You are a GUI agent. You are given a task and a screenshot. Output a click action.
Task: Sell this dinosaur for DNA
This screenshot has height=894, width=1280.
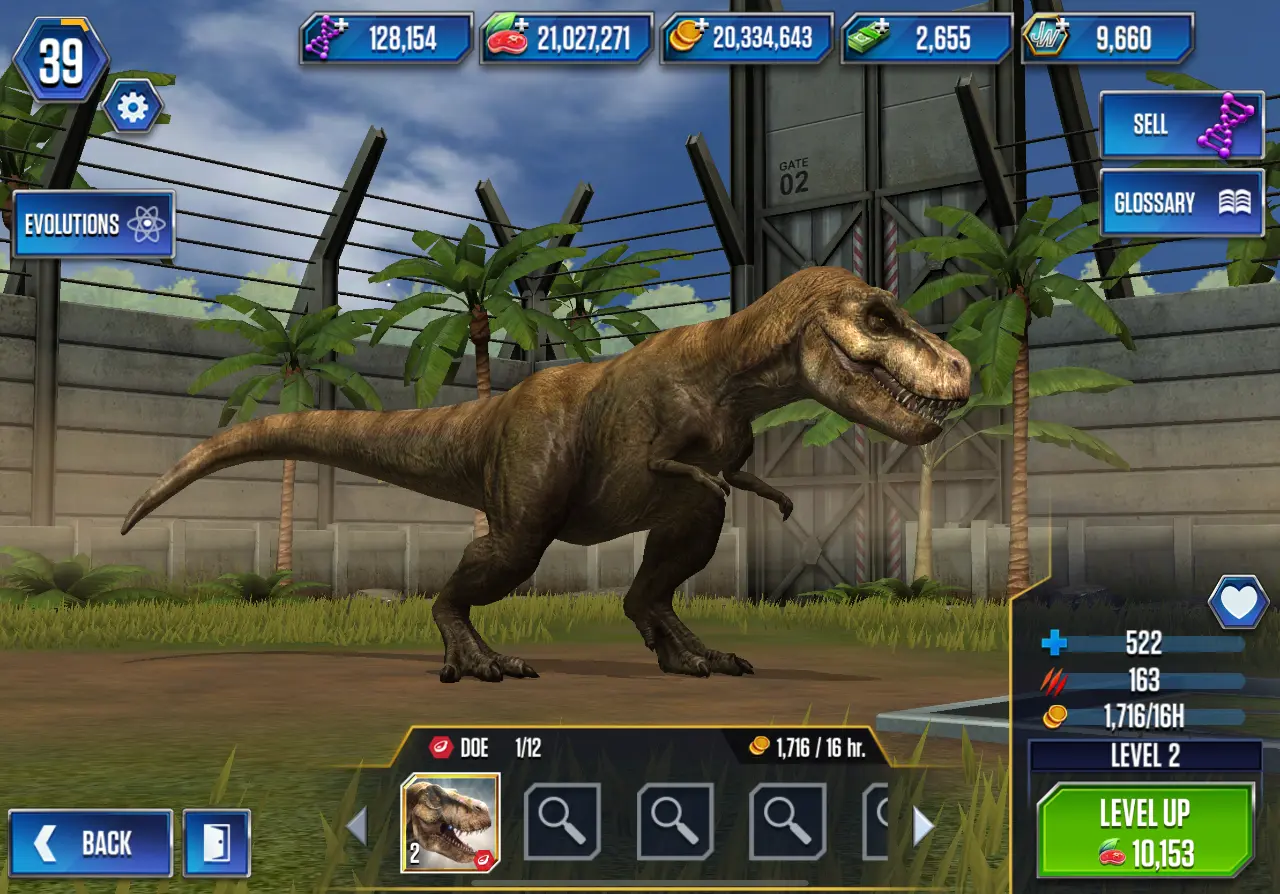tap(1181, 124)
